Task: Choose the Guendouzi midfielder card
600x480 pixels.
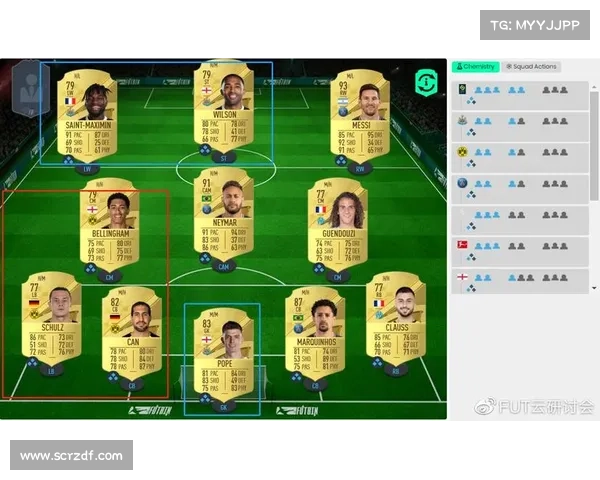Action: (x=338, y=225)
